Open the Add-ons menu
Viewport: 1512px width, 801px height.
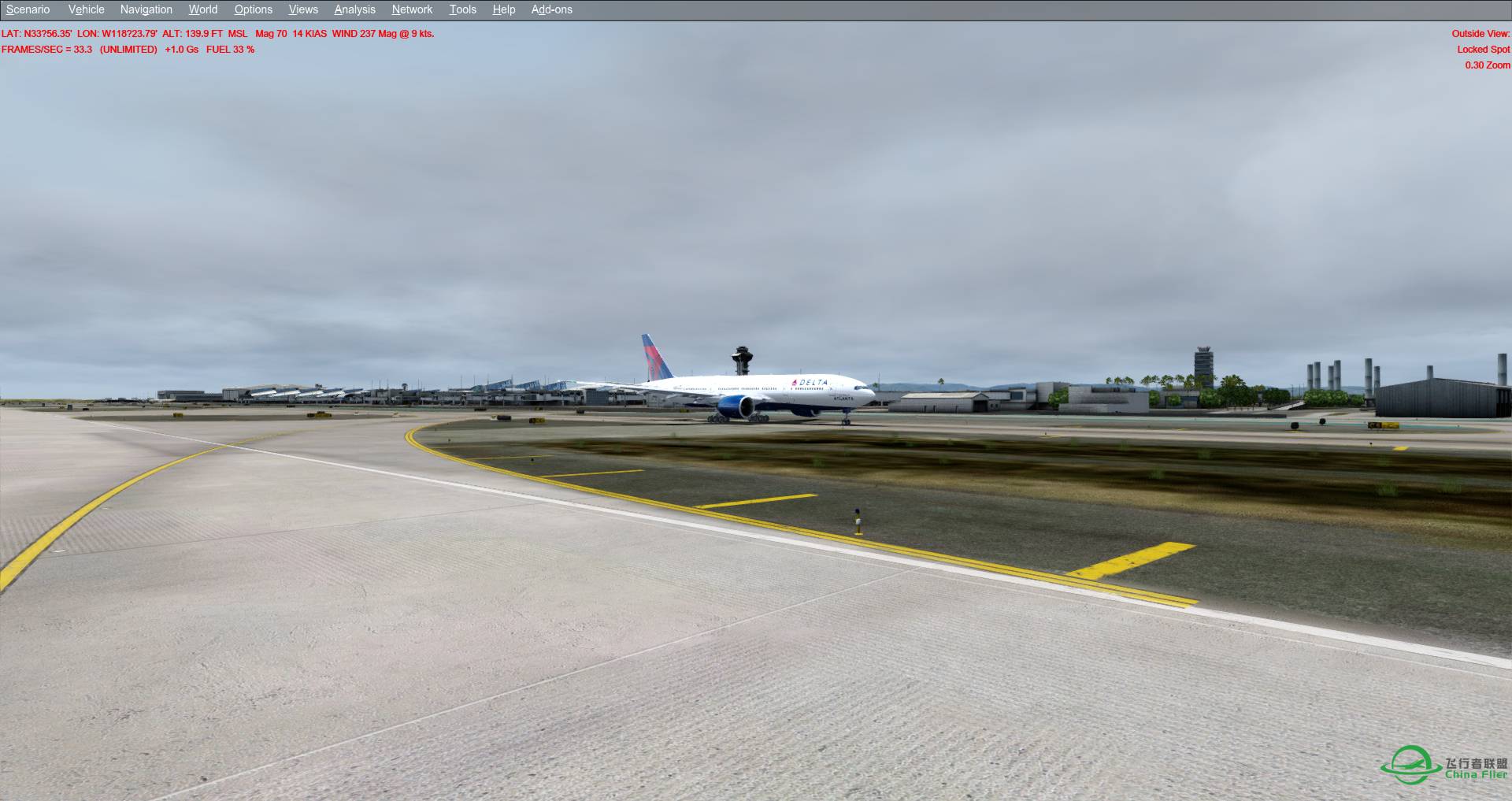click(551, 9)
